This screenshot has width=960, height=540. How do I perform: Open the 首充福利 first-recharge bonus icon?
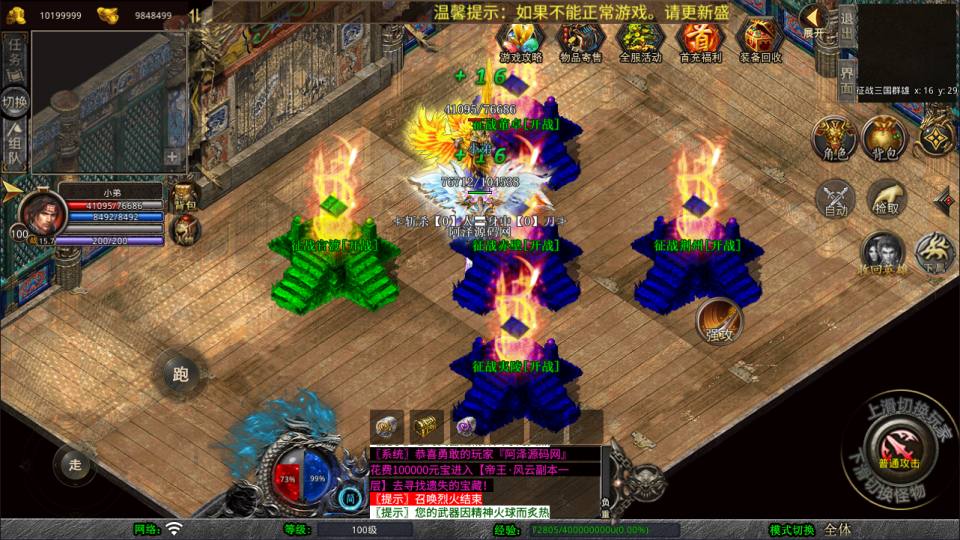click(x=700, y=39)
